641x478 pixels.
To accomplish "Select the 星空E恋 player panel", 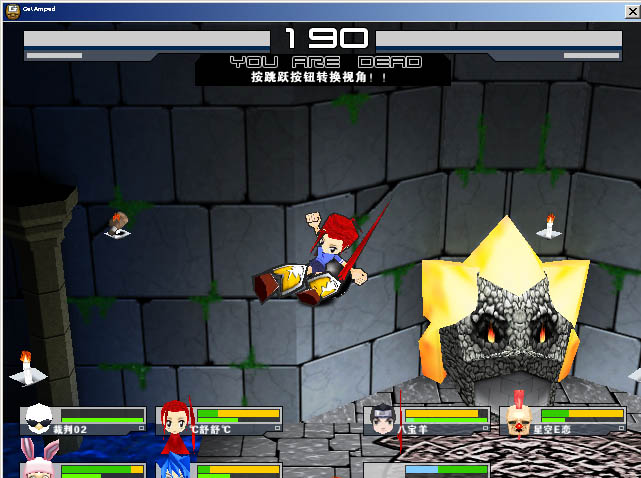I will coord(563,420).
